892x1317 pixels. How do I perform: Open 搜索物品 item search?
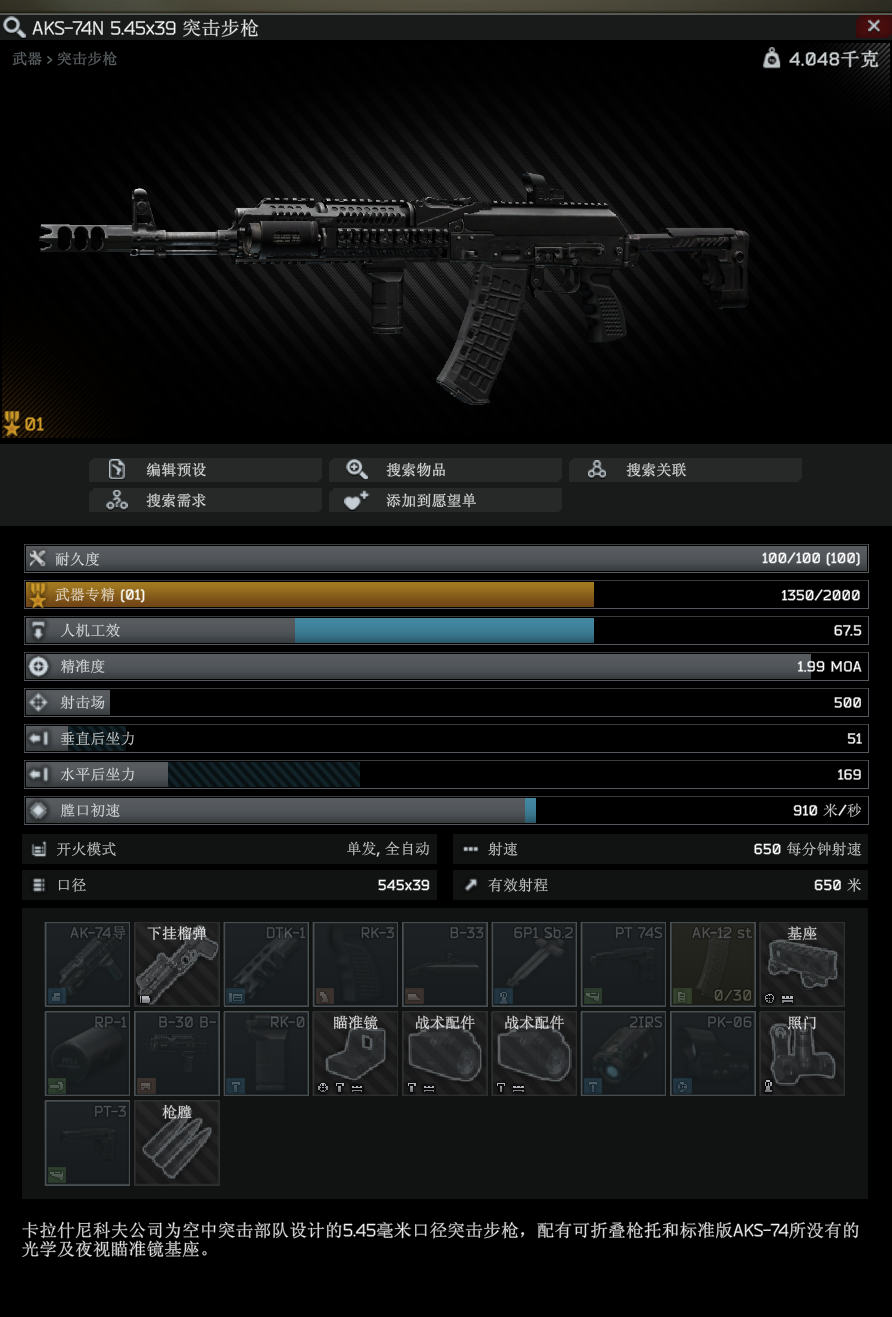(x=445, y=470)
